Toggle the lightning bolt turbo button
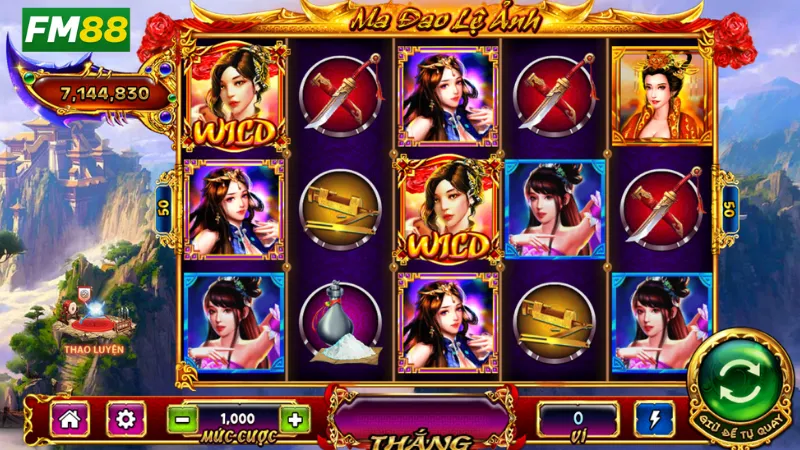This screenshot has height=450, width=800. point(654,419)
